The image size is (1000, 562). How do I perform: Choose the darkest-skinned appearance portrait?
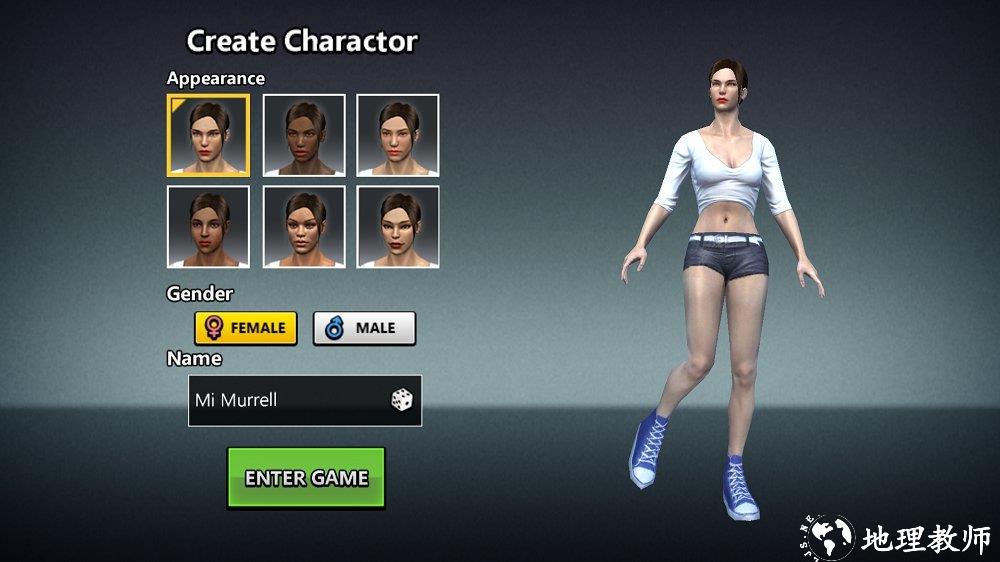click(304, 135)
